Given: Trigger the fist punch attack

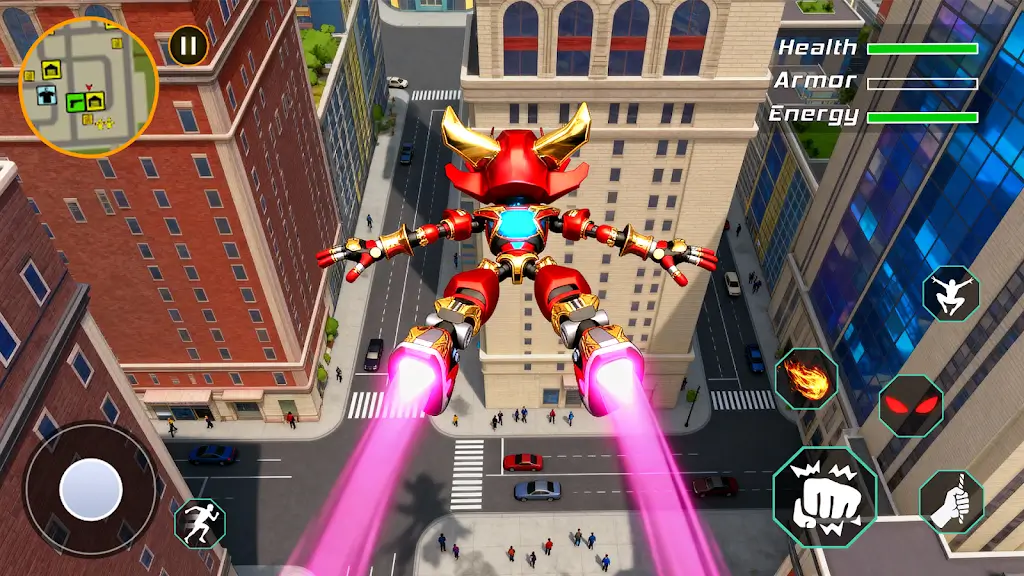Looking at the screenshot, I should tap(824, 495).
